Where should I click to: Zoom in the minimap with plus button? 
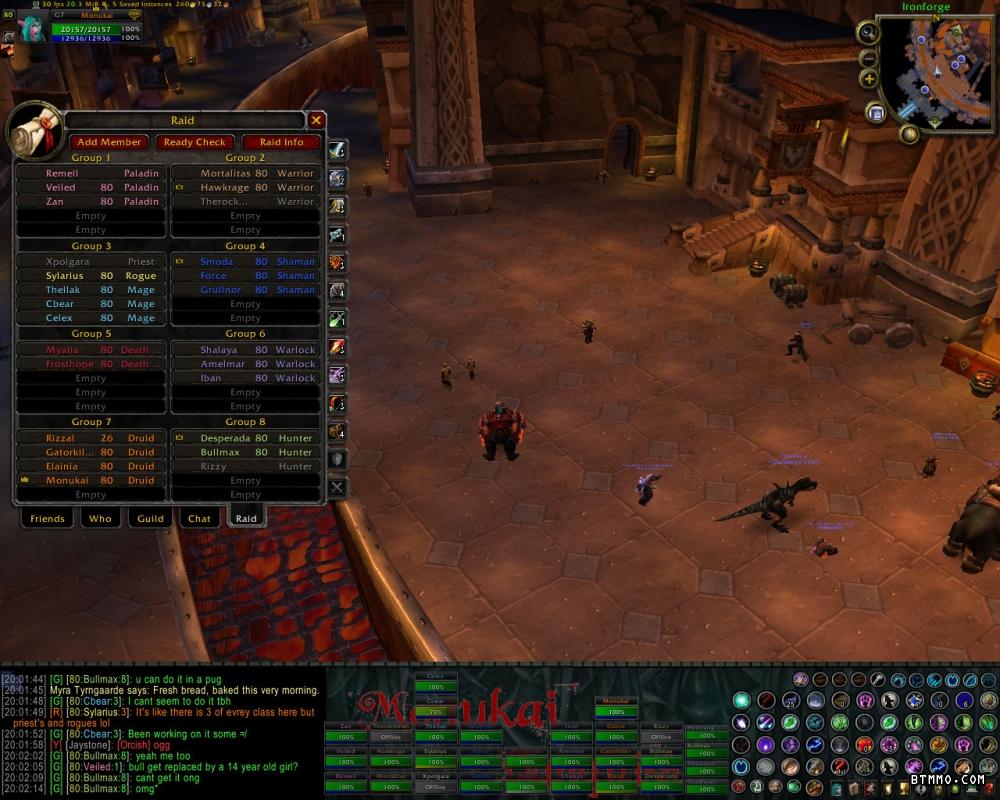pos(868,79)
